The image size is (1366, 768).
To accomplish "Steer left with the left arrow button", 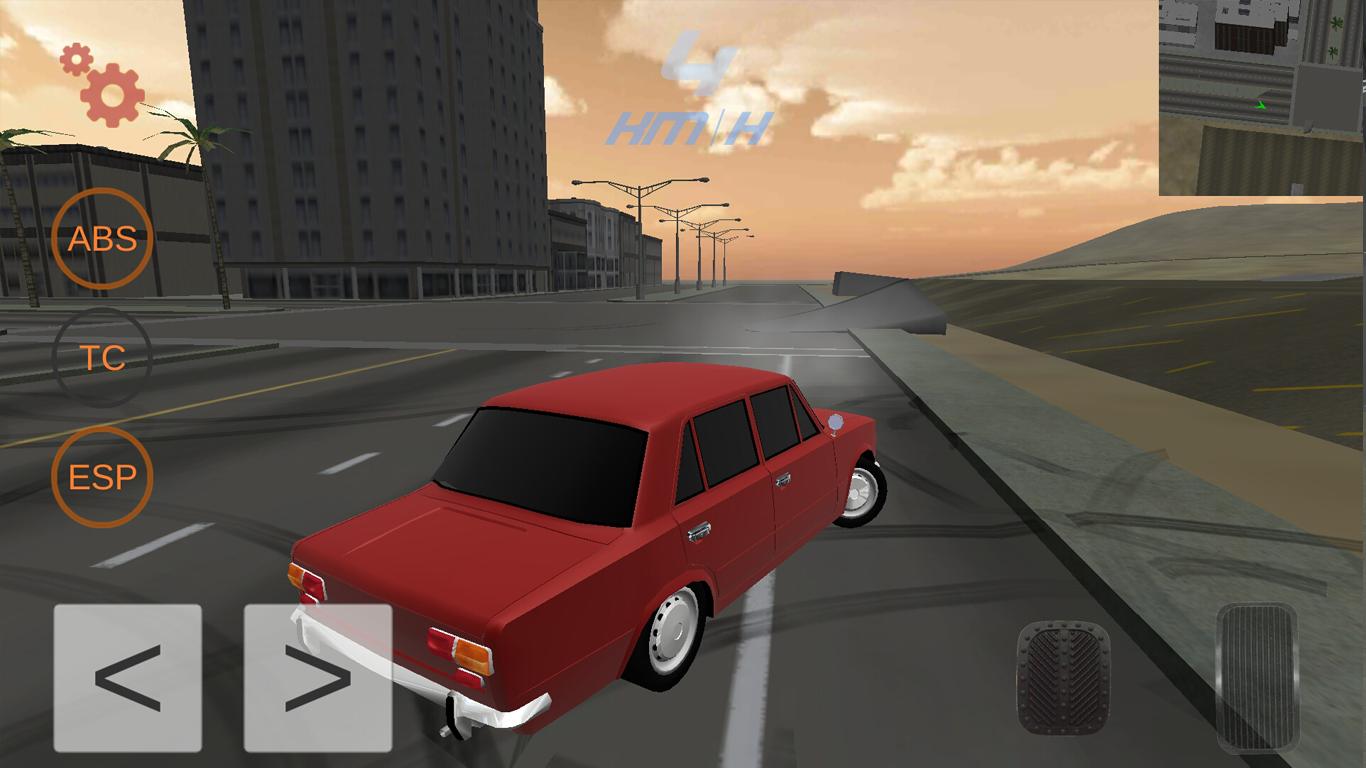I will [128, 678].
